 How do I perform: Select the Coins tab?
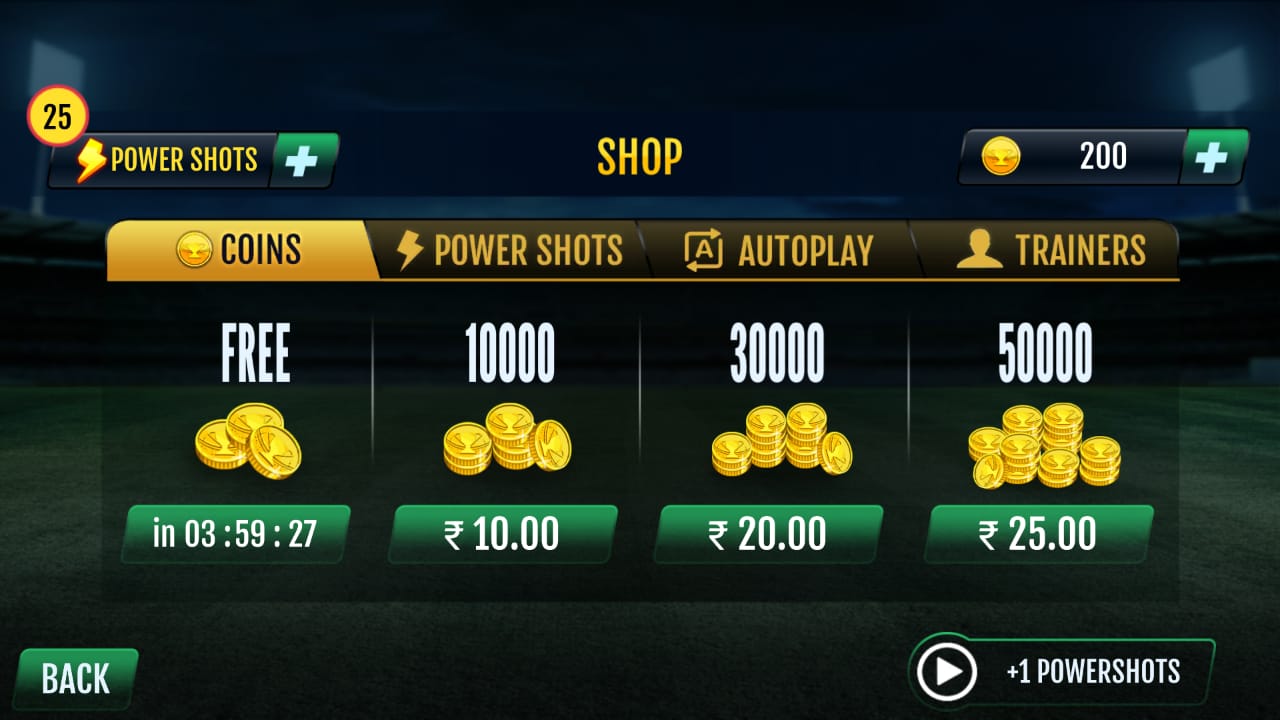[240, 250]
